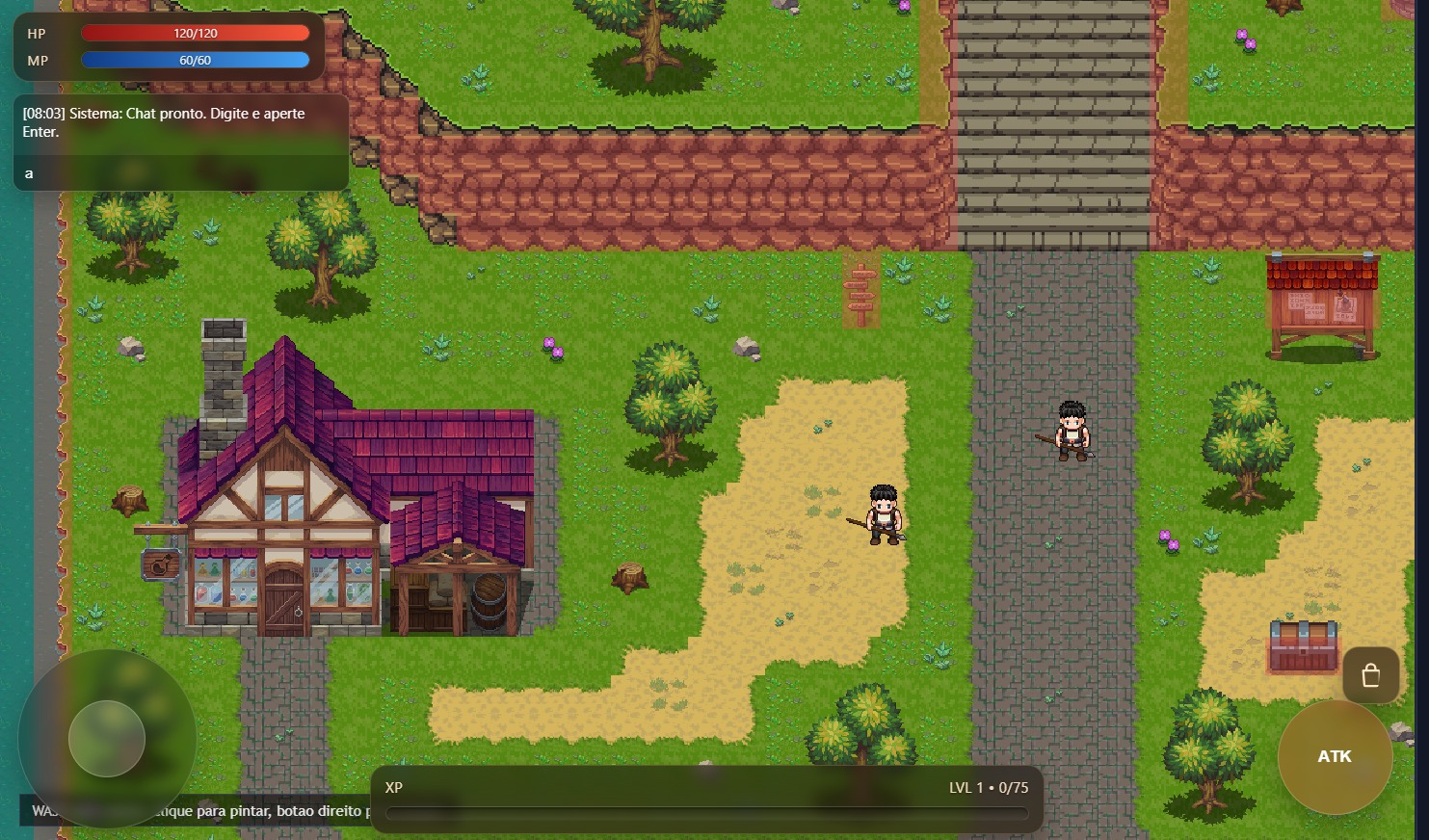The height and width of the screenshot is (840, 1429).
Task: Click the XP progress bar
Action: 706,812
